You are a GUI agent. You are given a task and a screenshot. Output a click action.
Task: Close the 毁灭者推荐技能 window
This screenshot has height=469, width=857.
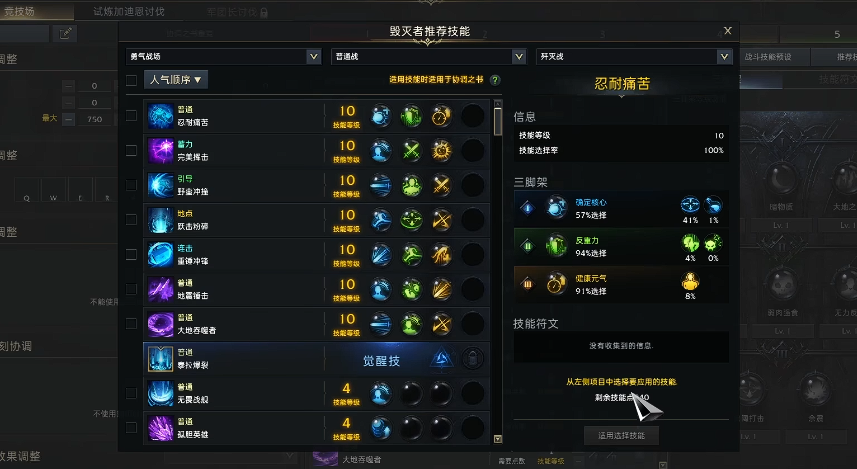727,32
